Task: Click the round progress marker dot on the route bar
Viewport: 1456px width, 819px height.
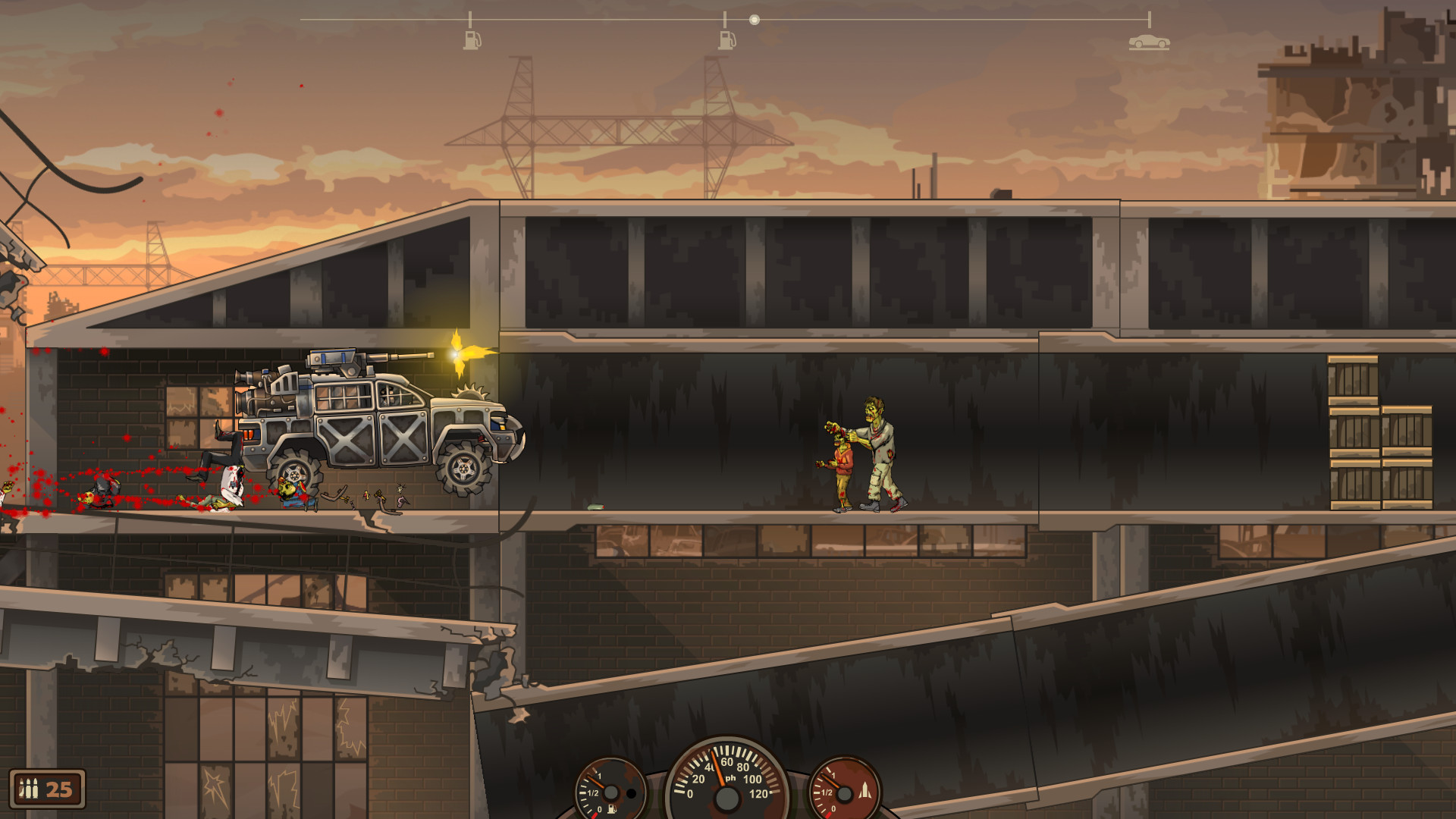Action: coord(754,20)
